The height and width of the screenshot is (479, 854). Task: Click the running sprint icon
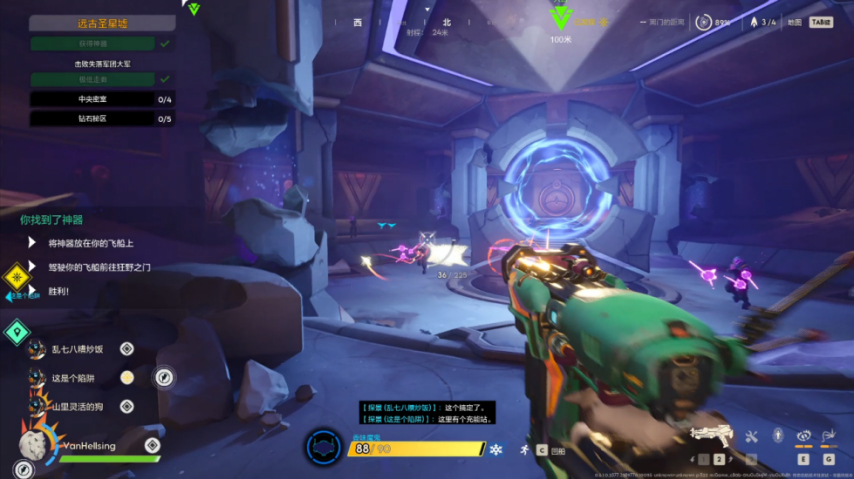coord(523,450)
